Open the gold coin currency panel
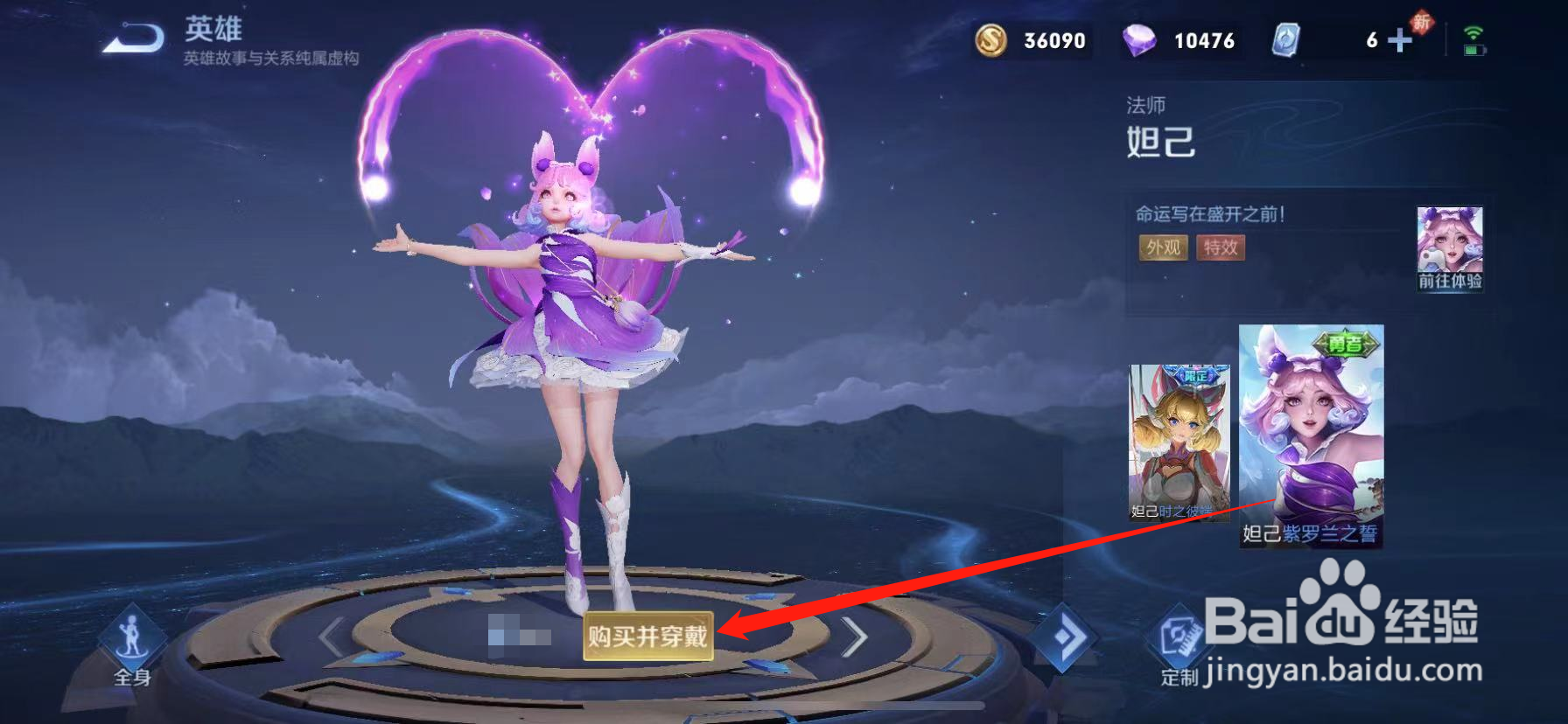 (x=990, y=39)
